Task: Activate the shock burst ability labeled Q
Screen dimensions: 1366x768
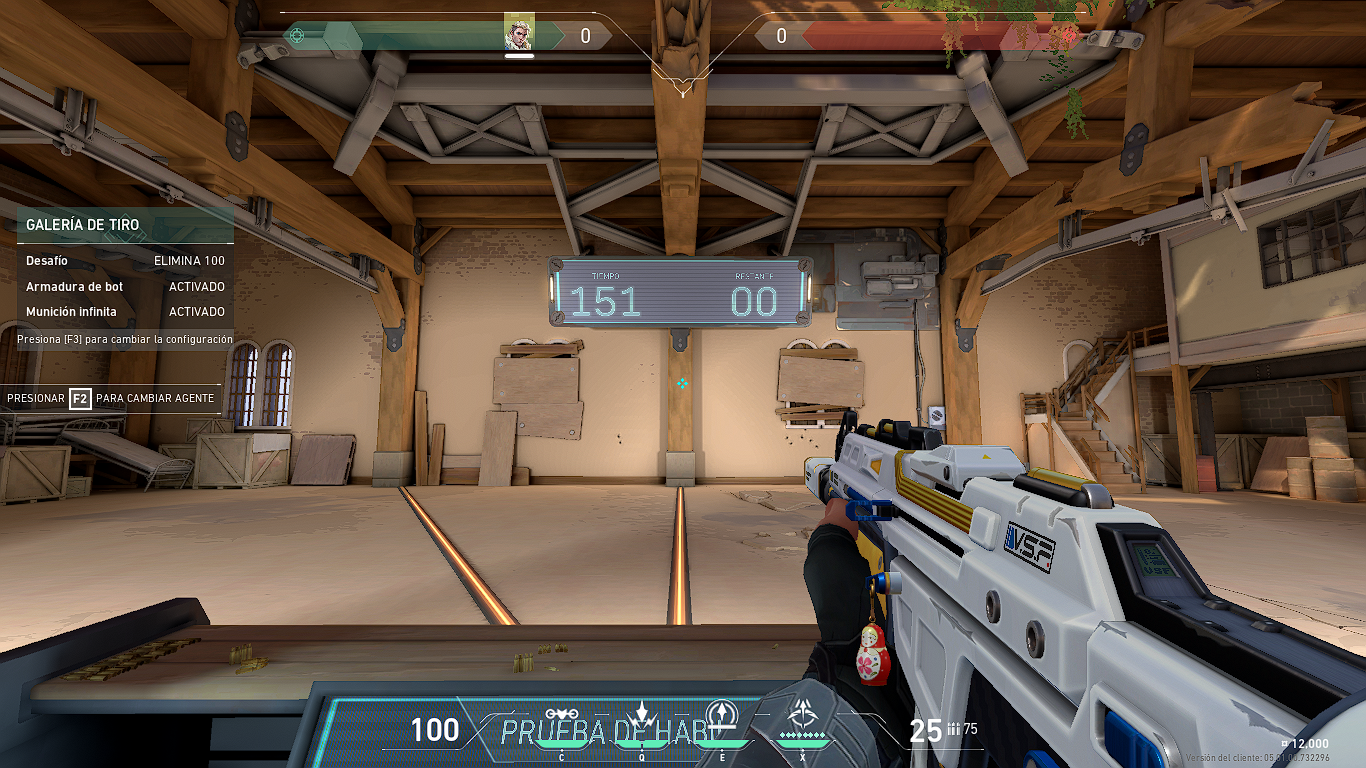Action: [642, 715]
